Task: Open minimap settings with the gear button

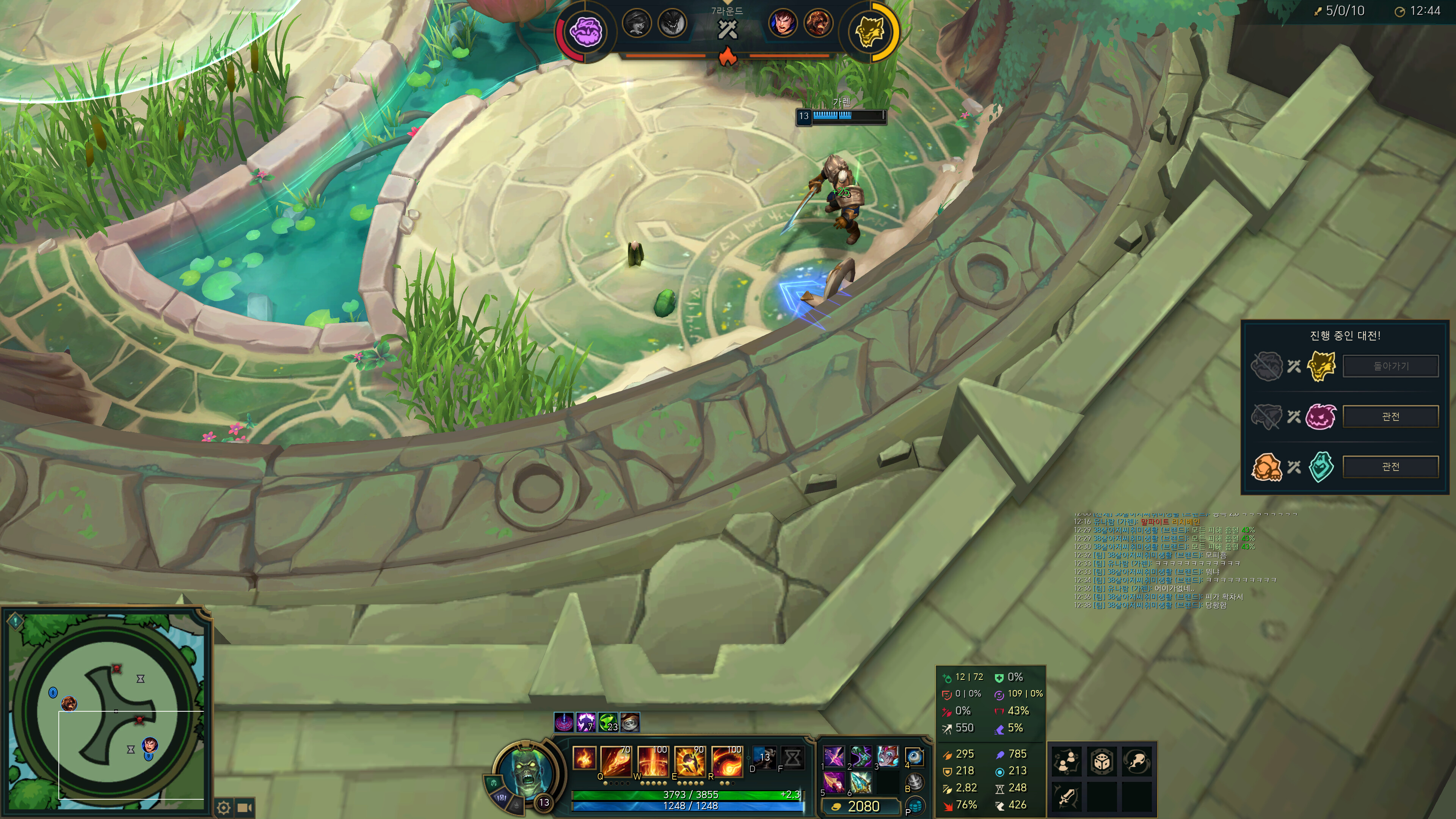Action: (x=224, y=808)
